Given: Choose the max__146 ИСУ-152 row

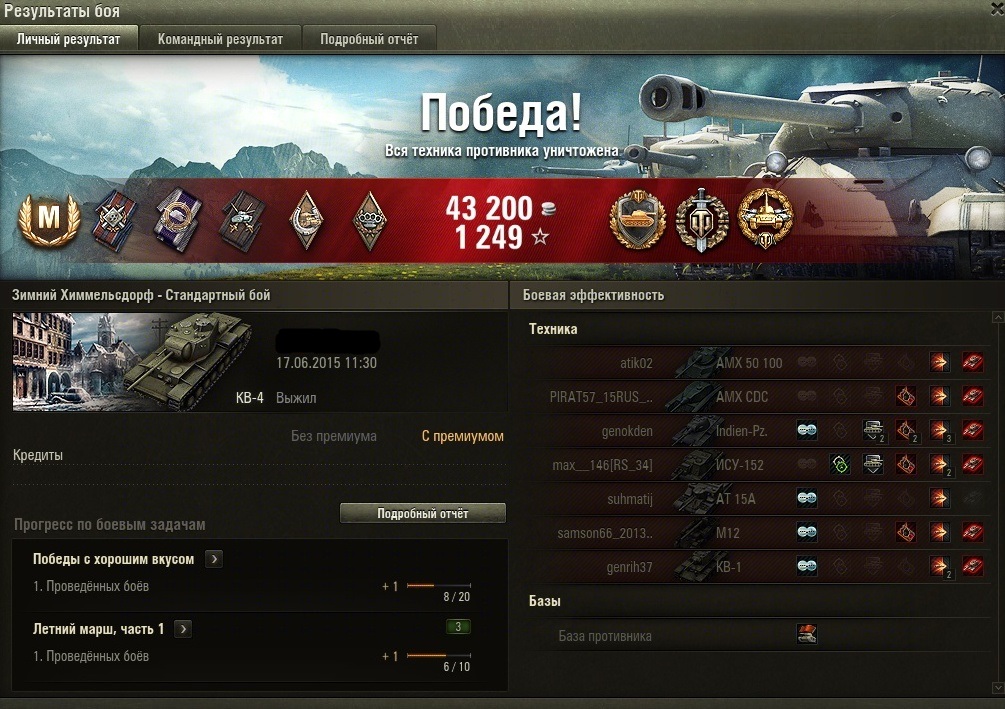Looking at the screenshot, I should [x=640, y=465].
